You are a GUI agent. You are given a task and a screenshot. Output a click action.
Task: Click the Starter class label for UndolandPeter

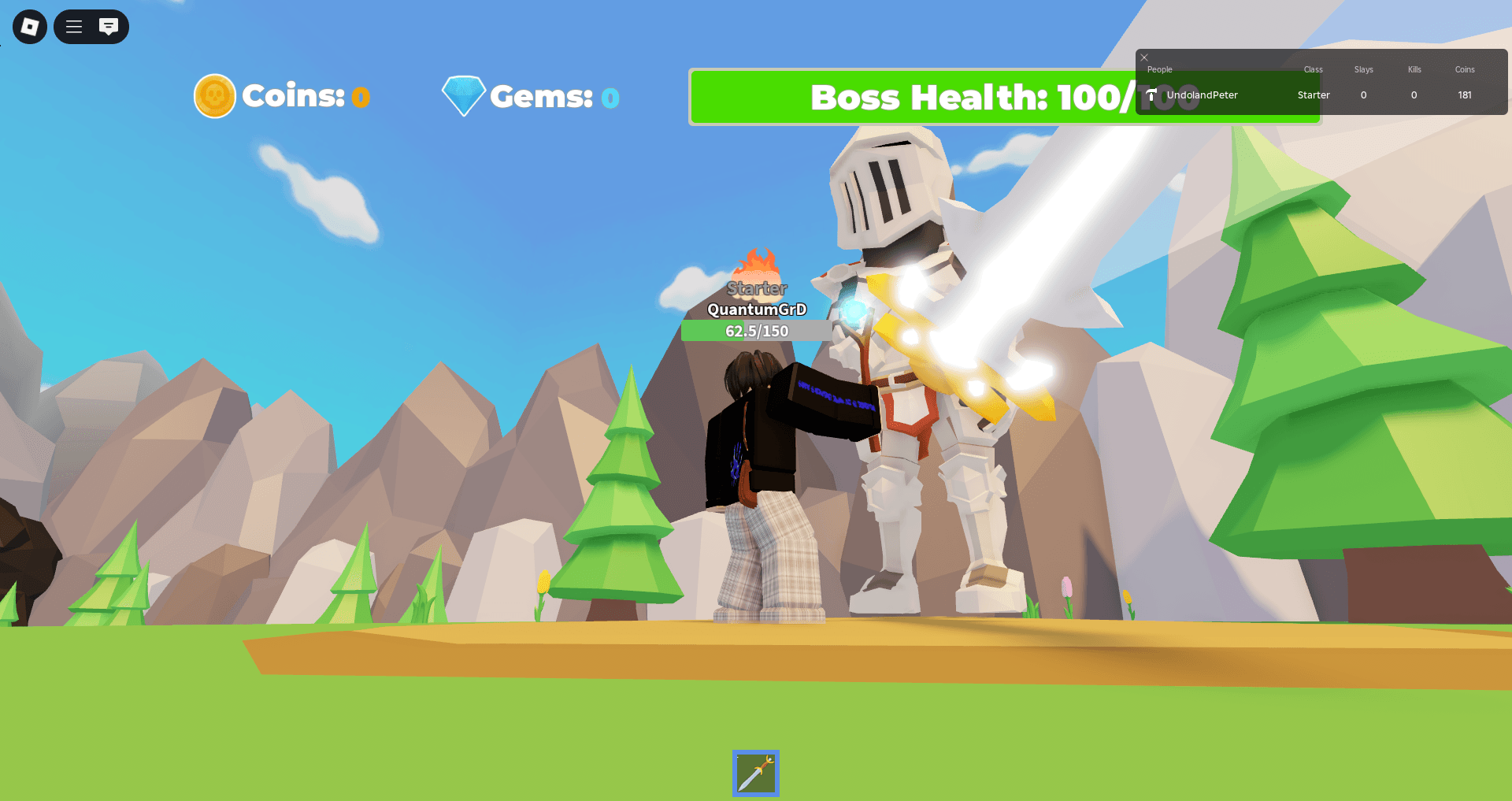pos(1313,95)
